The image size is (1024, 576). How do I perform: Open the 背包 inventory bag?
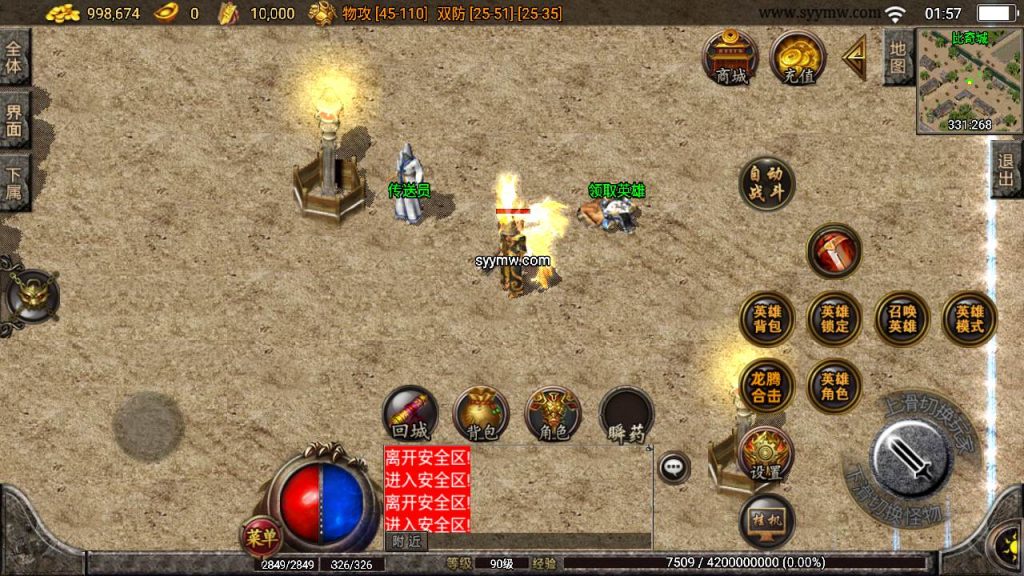pyautogui.click(x=482, y=414)
